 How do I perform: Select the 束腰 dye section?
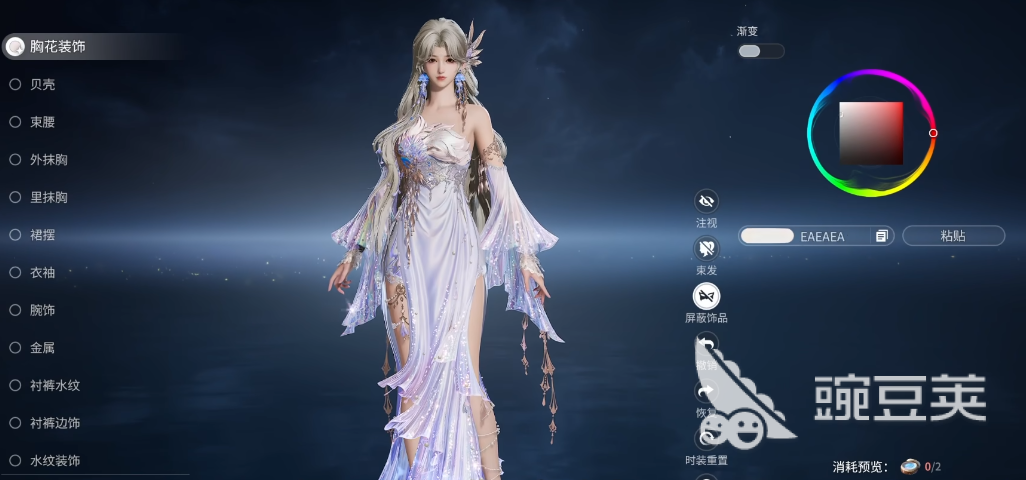click(43, 122)
